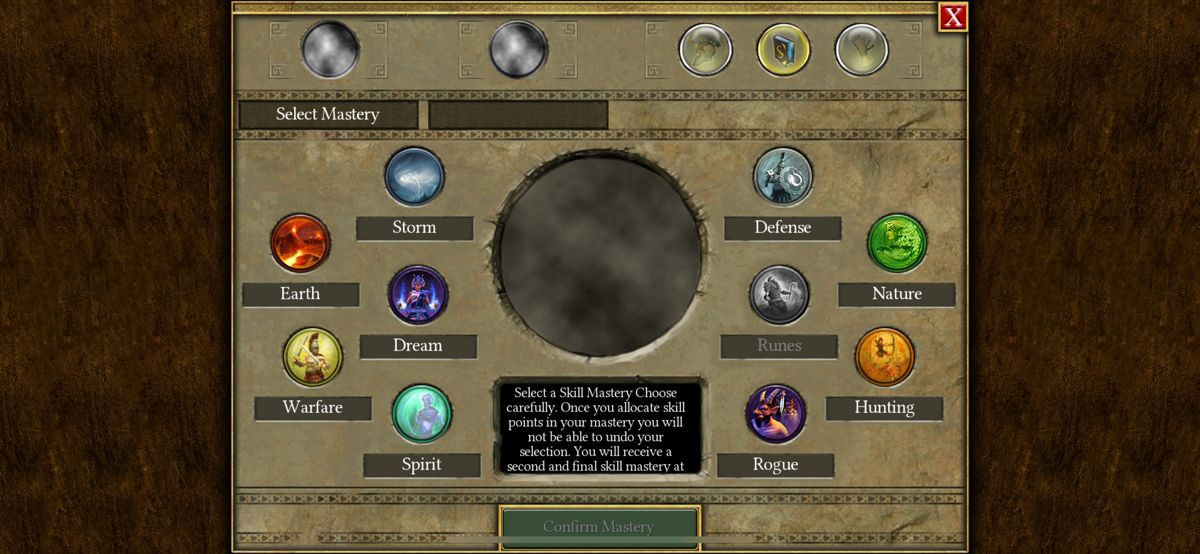Click the Storm label button
The image size is (1200, 554).
(414, 228)
